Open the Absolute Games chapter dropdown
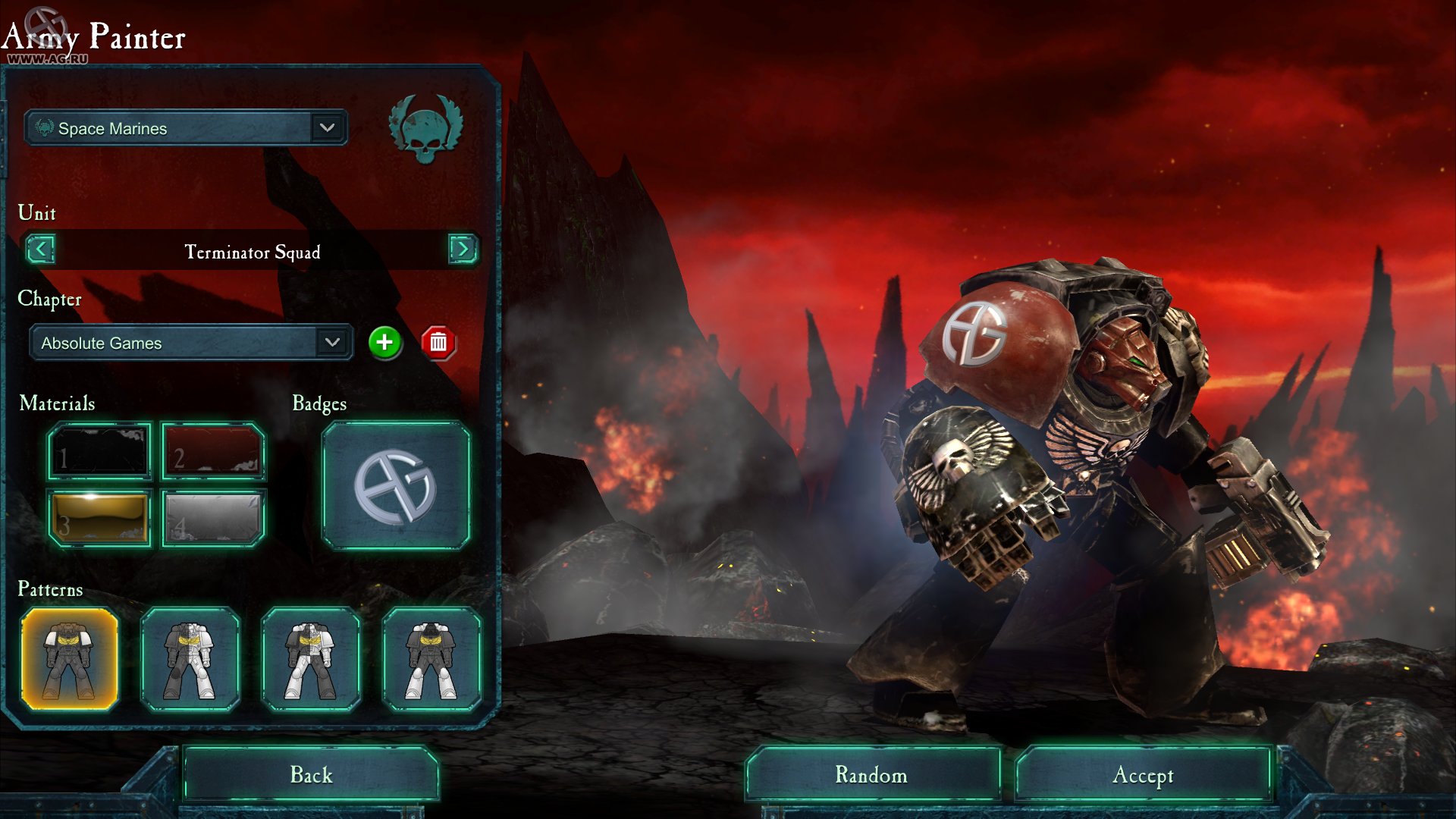This screenshot has width=1456, height=819. pyautogui.click(x=332, y=343)
